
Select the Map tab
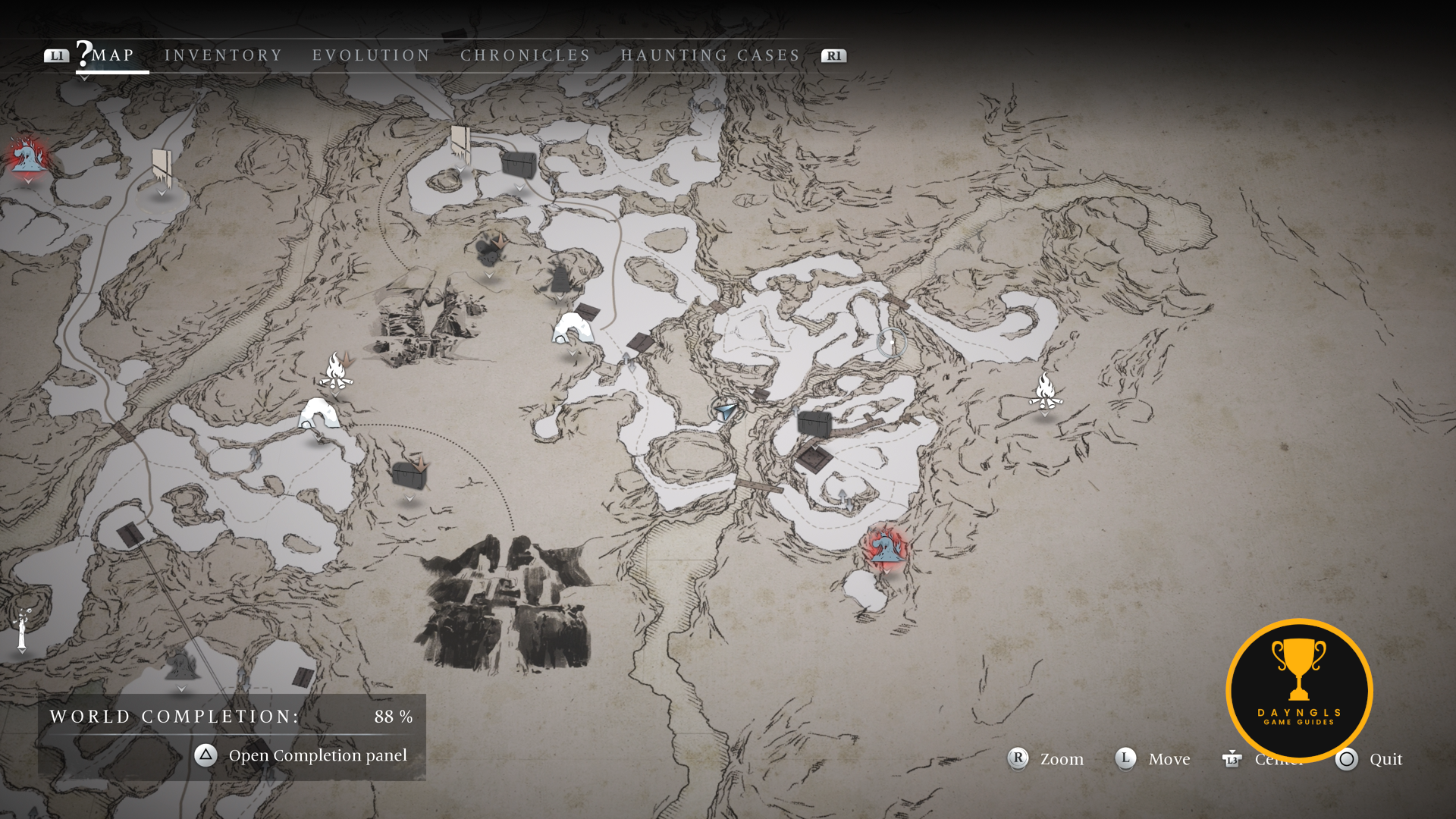coord(112,55)
